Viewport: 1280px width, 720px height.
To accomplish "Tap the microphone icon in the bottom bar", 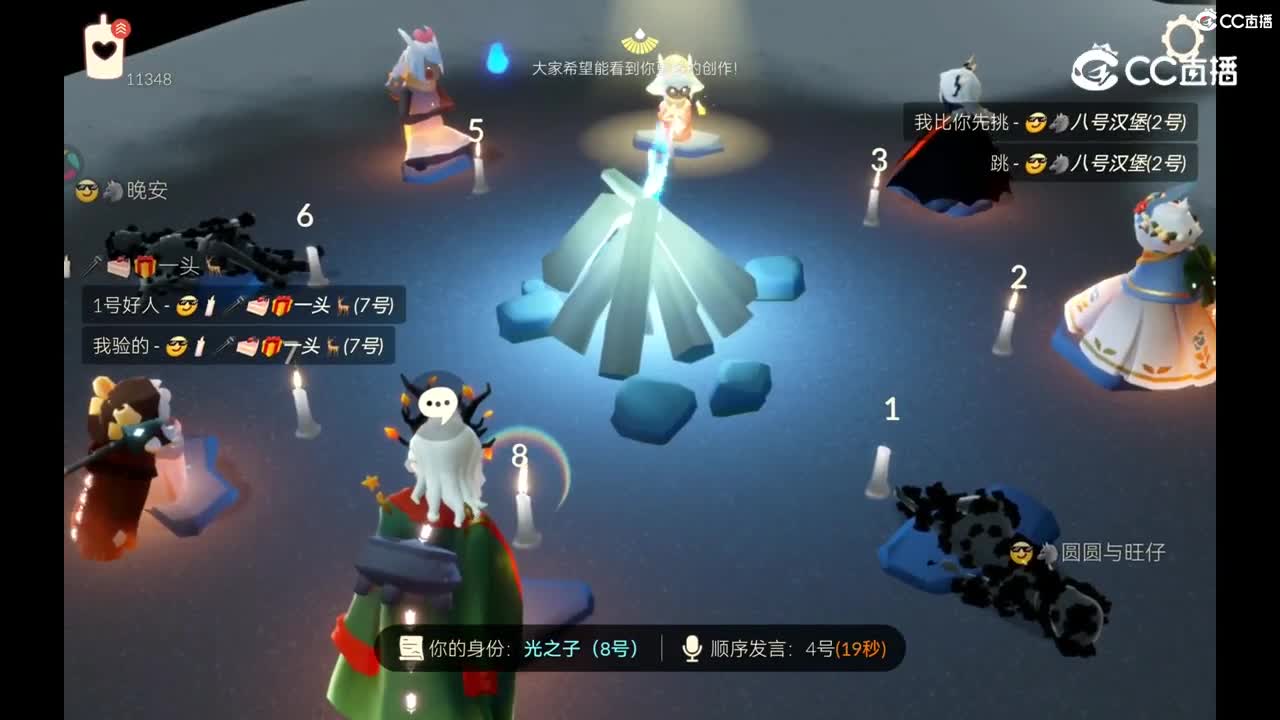I will (x=690, y=649).
